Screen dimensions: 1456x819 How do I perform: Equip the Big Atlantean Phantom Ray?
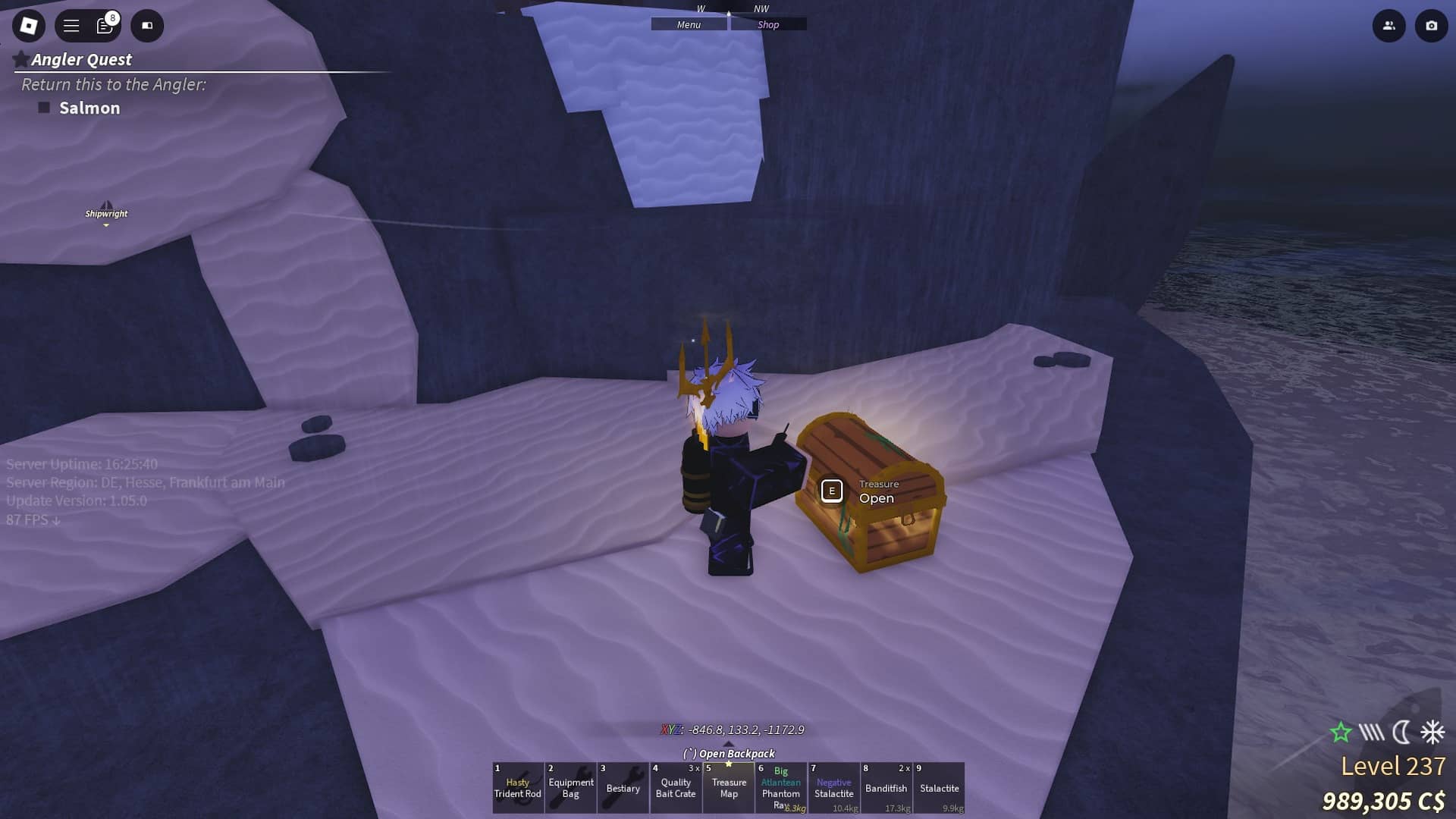781,788
